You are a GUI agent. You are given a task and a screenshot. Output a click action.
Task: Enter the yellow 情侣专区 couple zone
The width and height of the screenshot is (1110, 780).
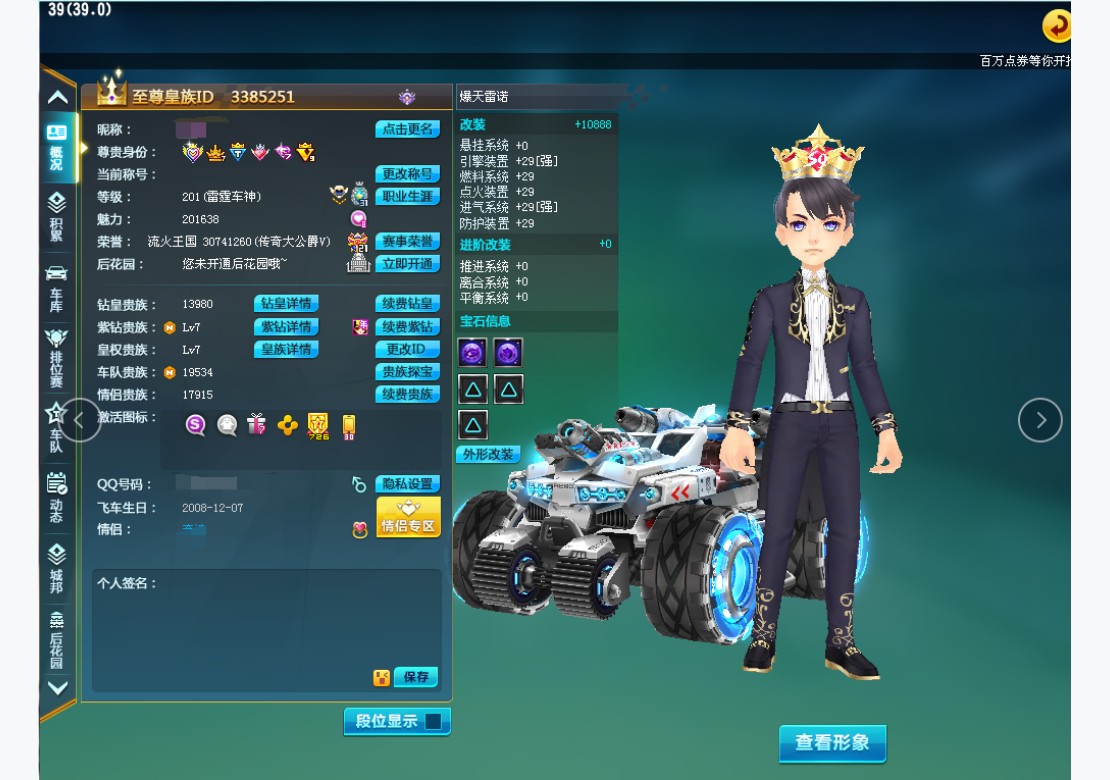coord(408,518)
